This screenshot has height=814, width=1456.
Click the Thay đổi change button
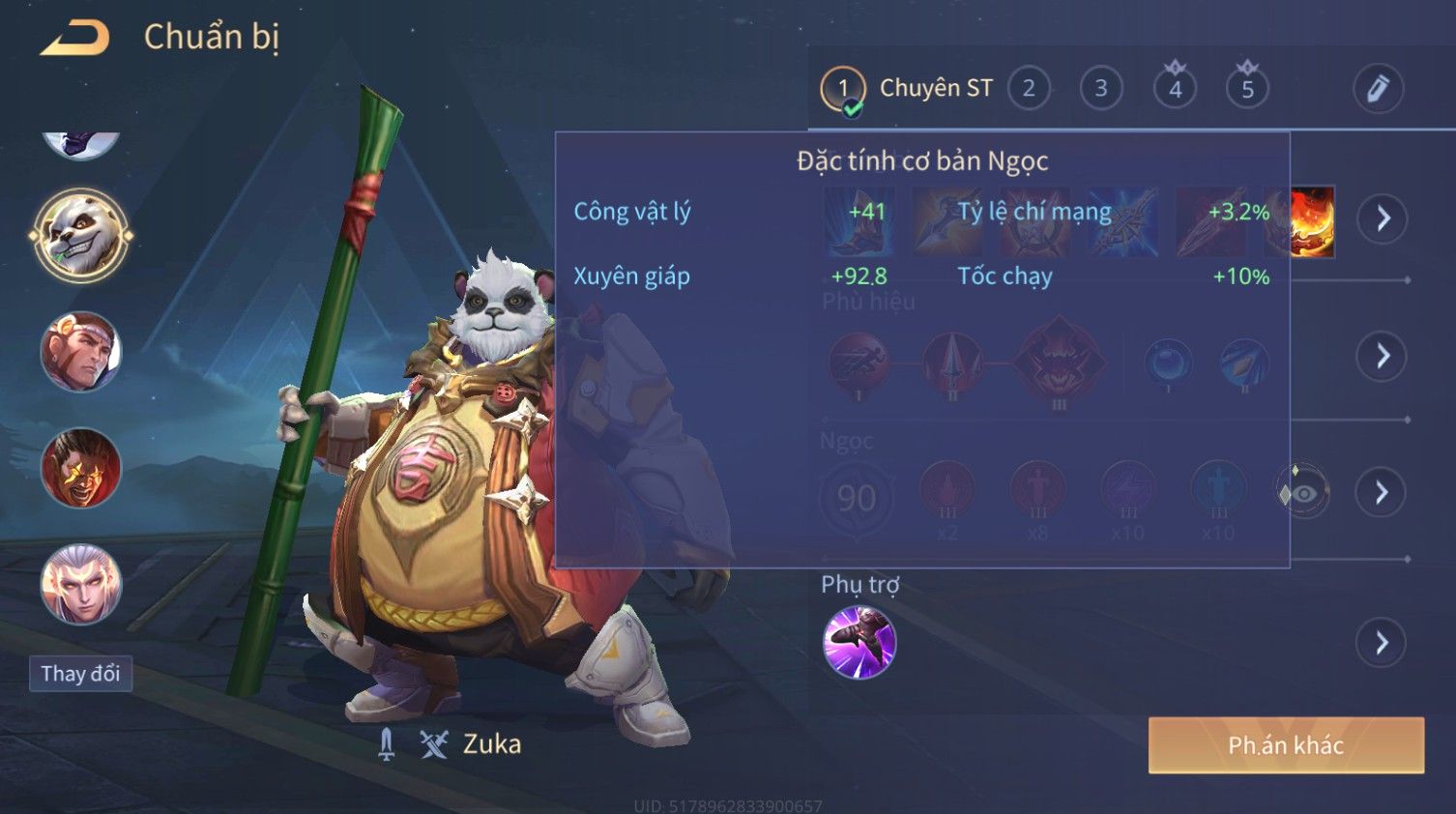tap(80, 673)
